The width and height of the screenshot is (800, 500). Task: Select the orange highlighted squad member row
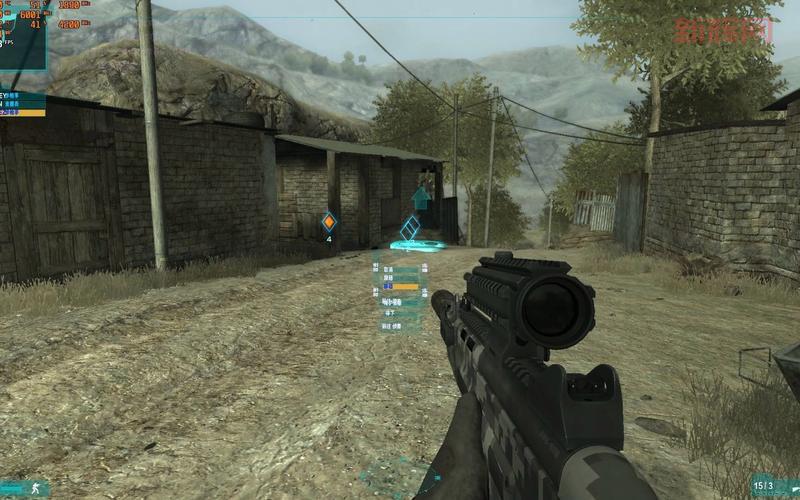[23, 113]
